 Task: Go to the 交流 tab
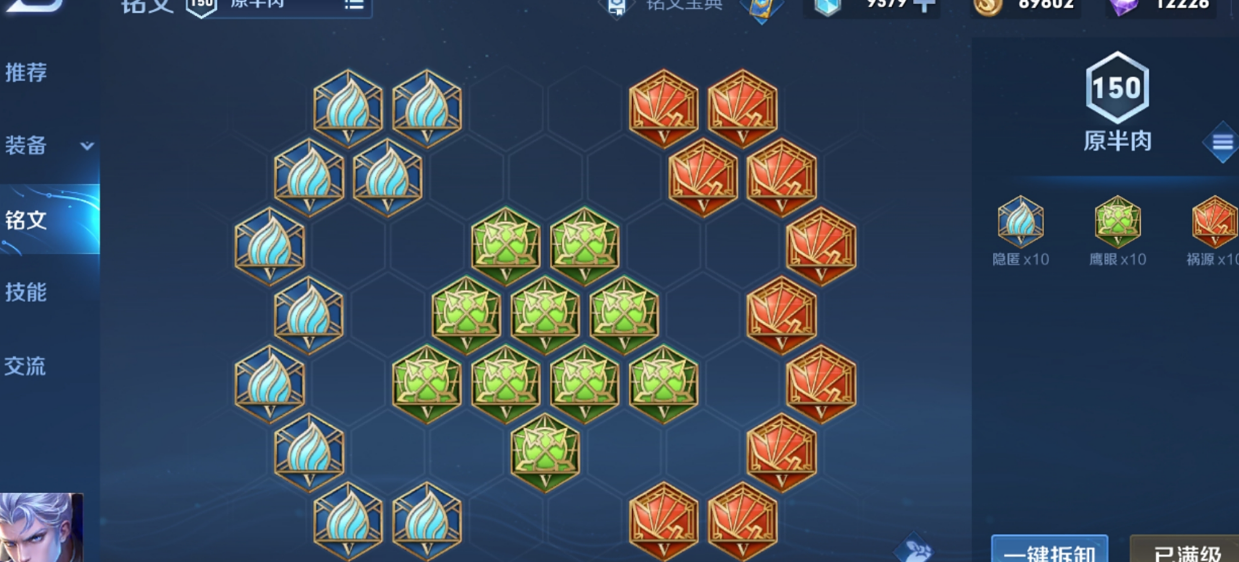coord(27,366)
